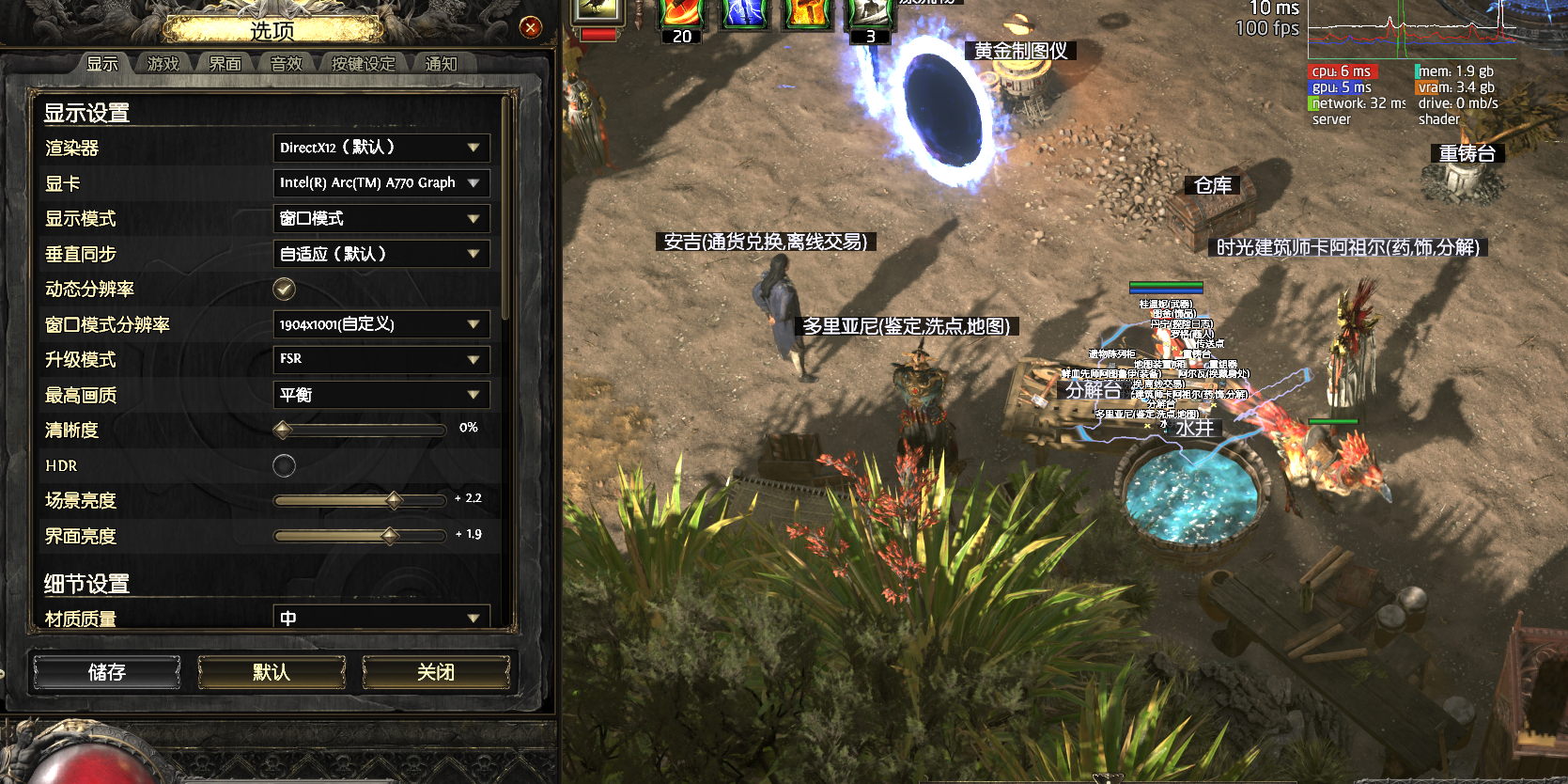Toggle the 动态分辨率 checkbox
The width and height of the screenshot is (1568, 784).
[x=284, y=289]
